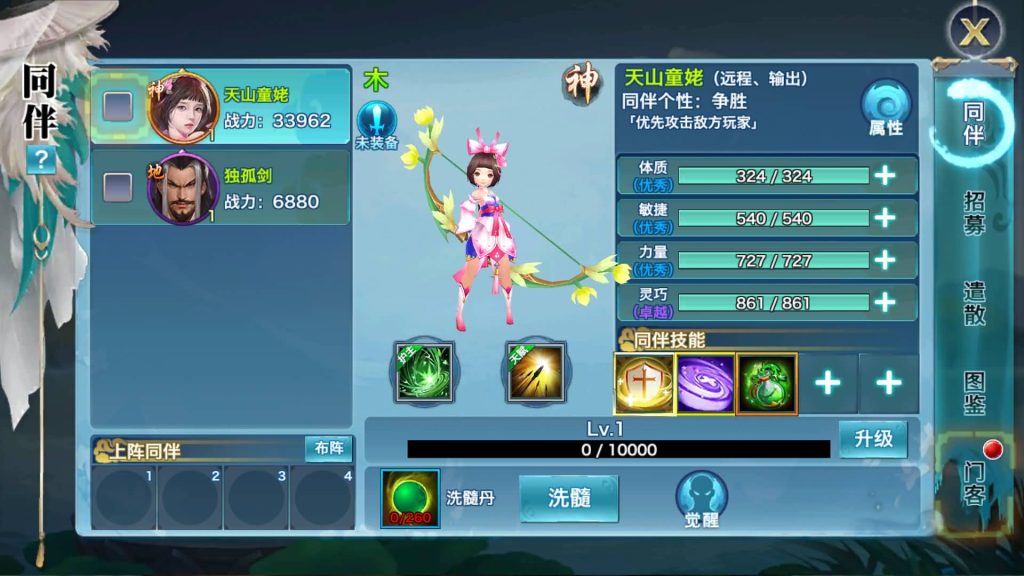The height and width of the screenshot is (576, 1024).
Task: Click the 洗髓 button
Action: click(x=568, y=498)
